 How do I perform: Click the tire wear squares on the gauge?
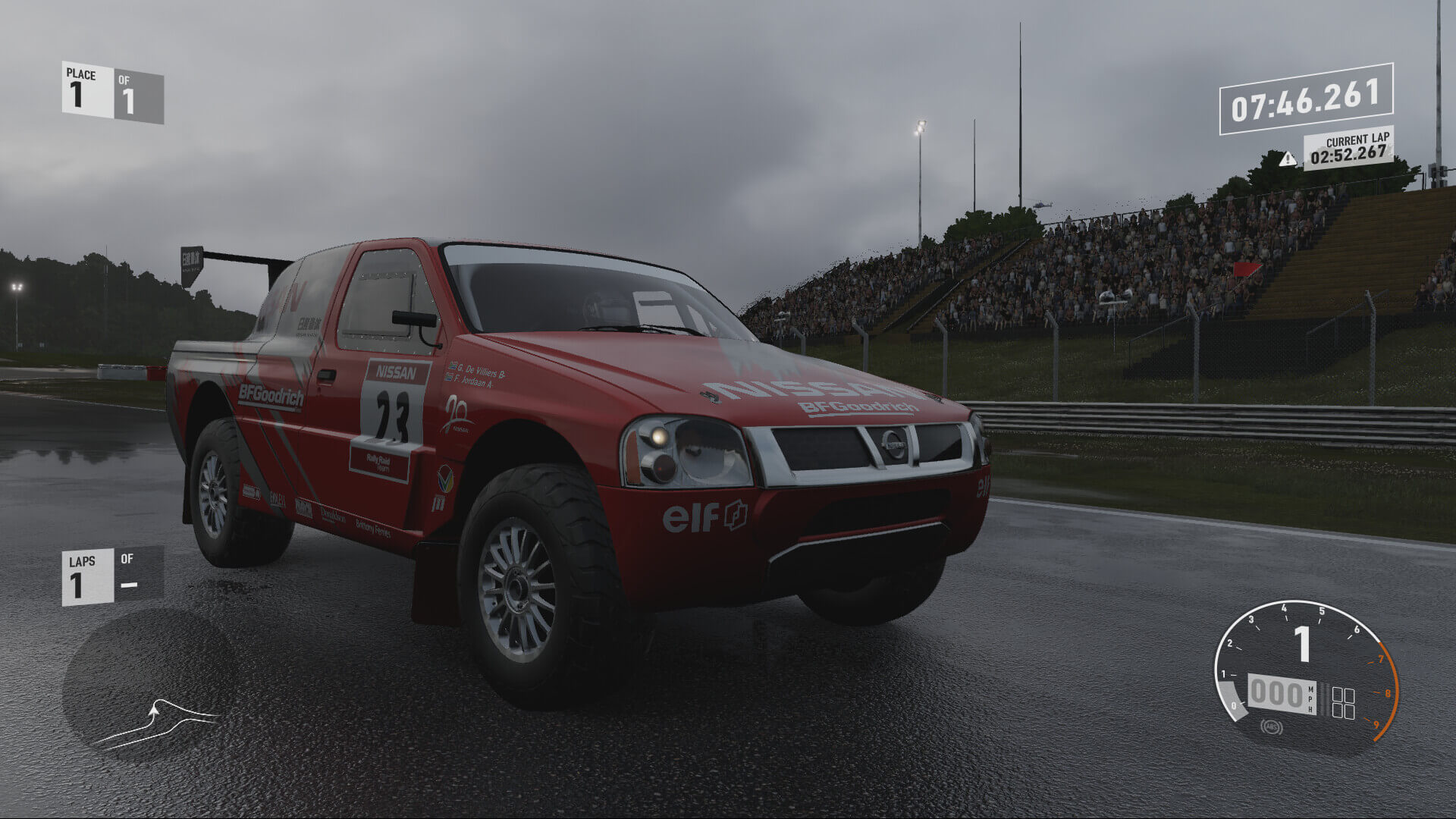tap(1344, 701)
